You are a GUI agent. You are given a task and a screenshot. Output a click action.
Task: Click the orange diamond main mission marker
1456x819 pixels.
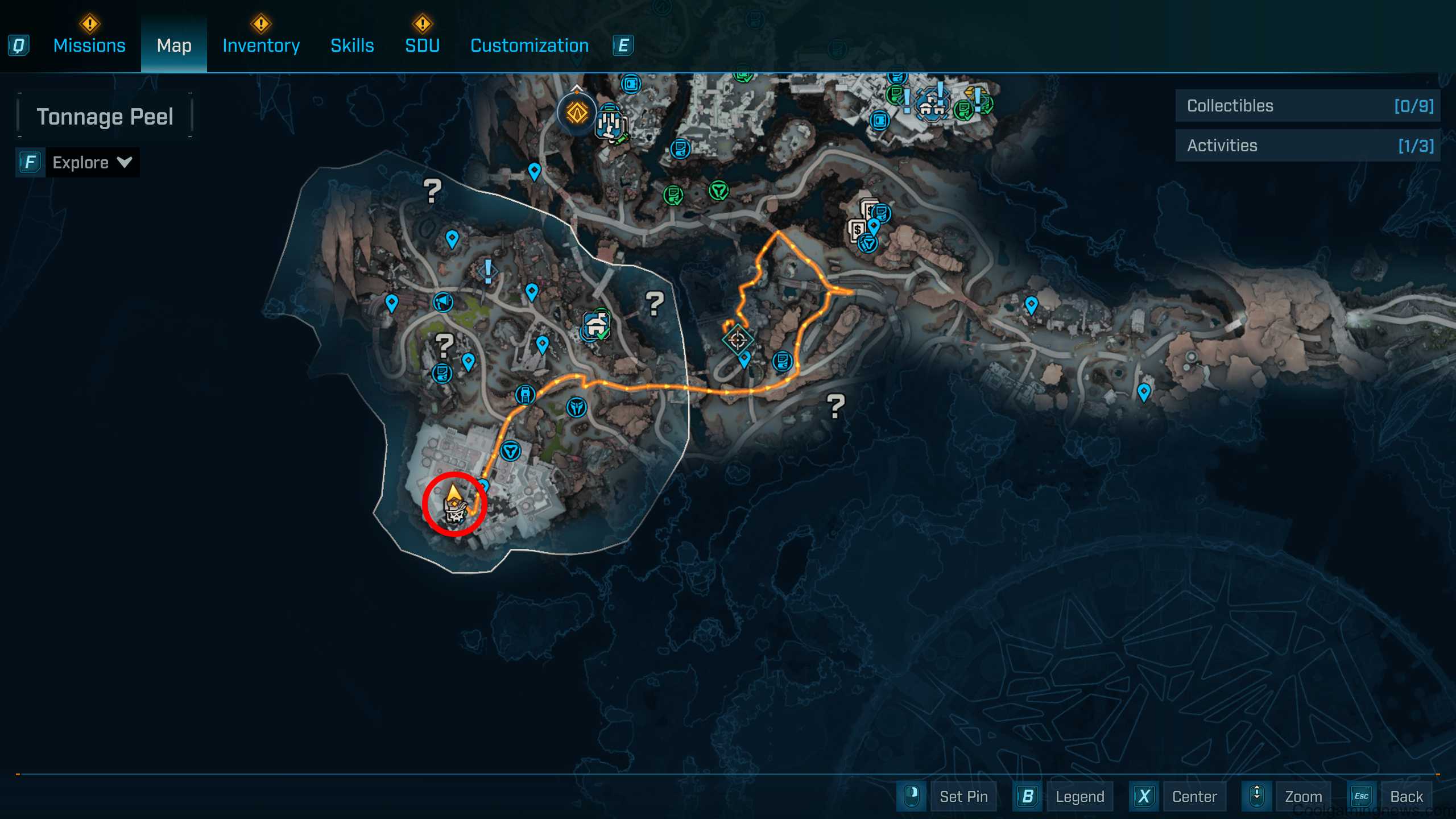click(x=577, y=113)
